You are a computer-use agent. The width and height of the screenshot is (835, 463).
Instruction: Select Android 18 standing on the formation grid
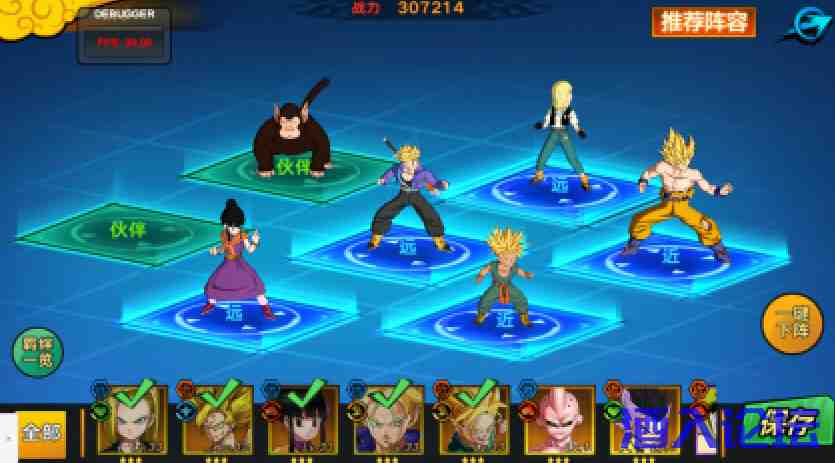click(x=558, y=130)
